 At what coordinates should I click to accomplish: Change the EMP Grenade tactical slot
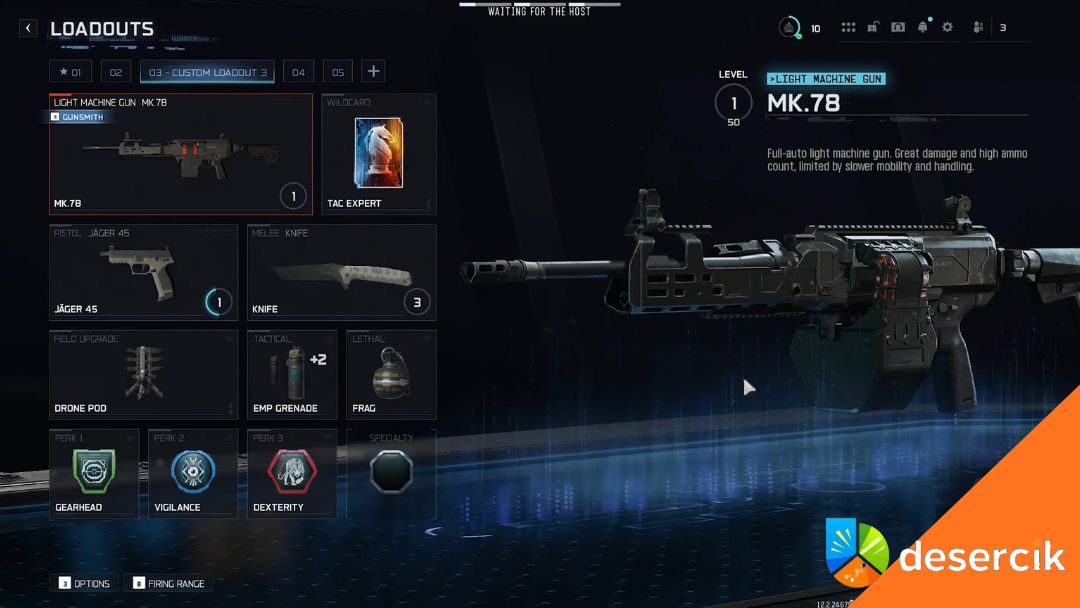coord(292,374)
